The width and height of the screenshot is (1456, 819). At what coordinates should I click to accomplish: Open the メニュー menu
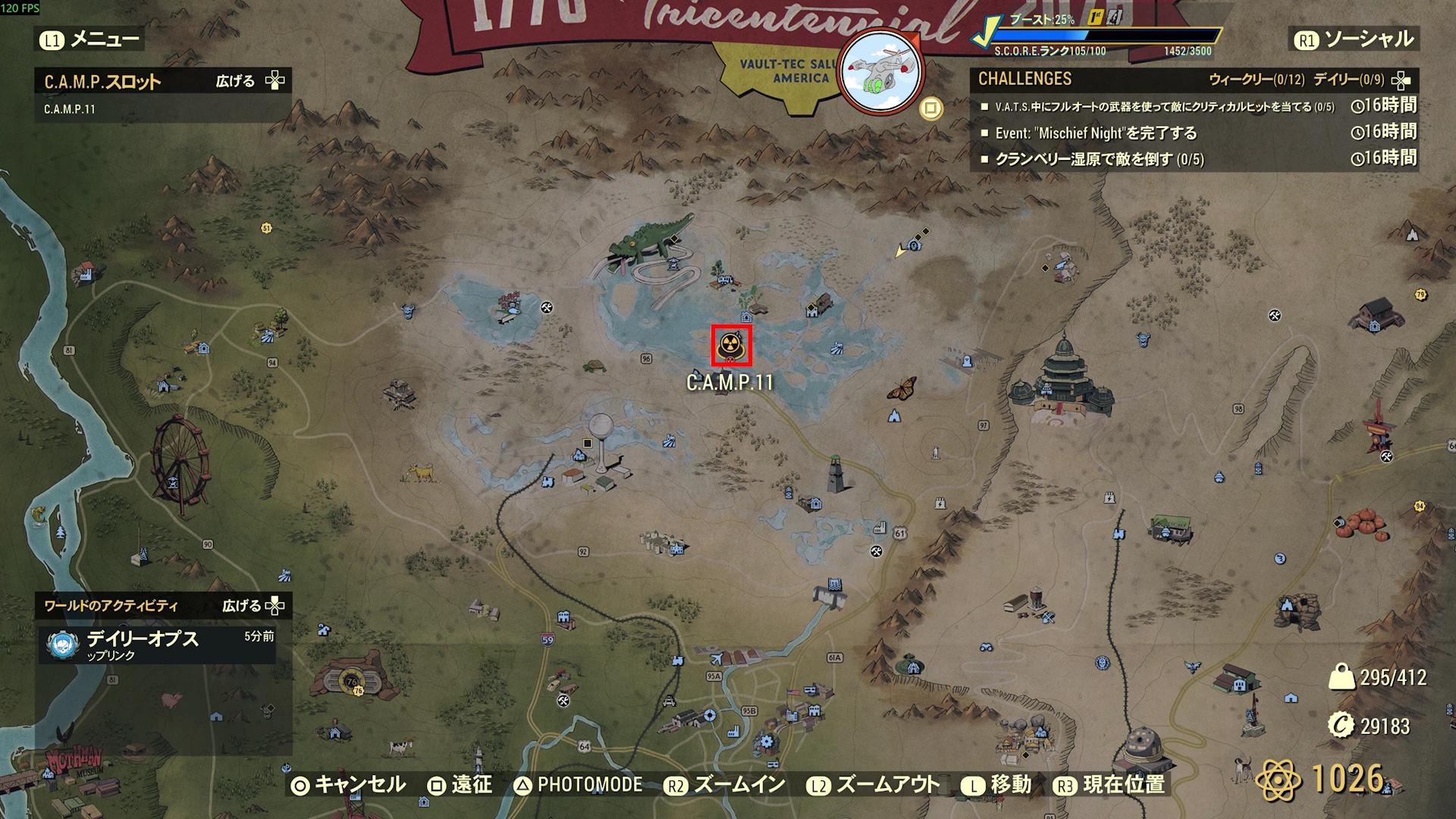[89, 39]
